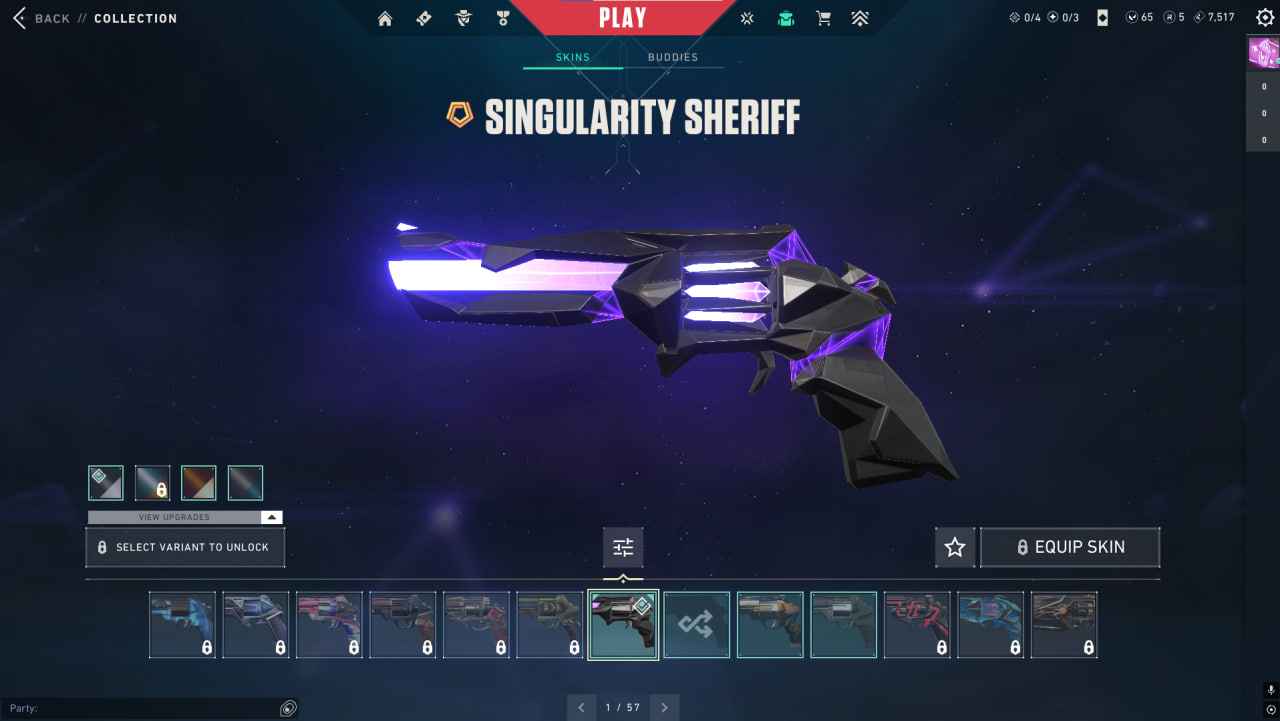Select the orange Singularity variant swatch

click(x=198, y=482)
